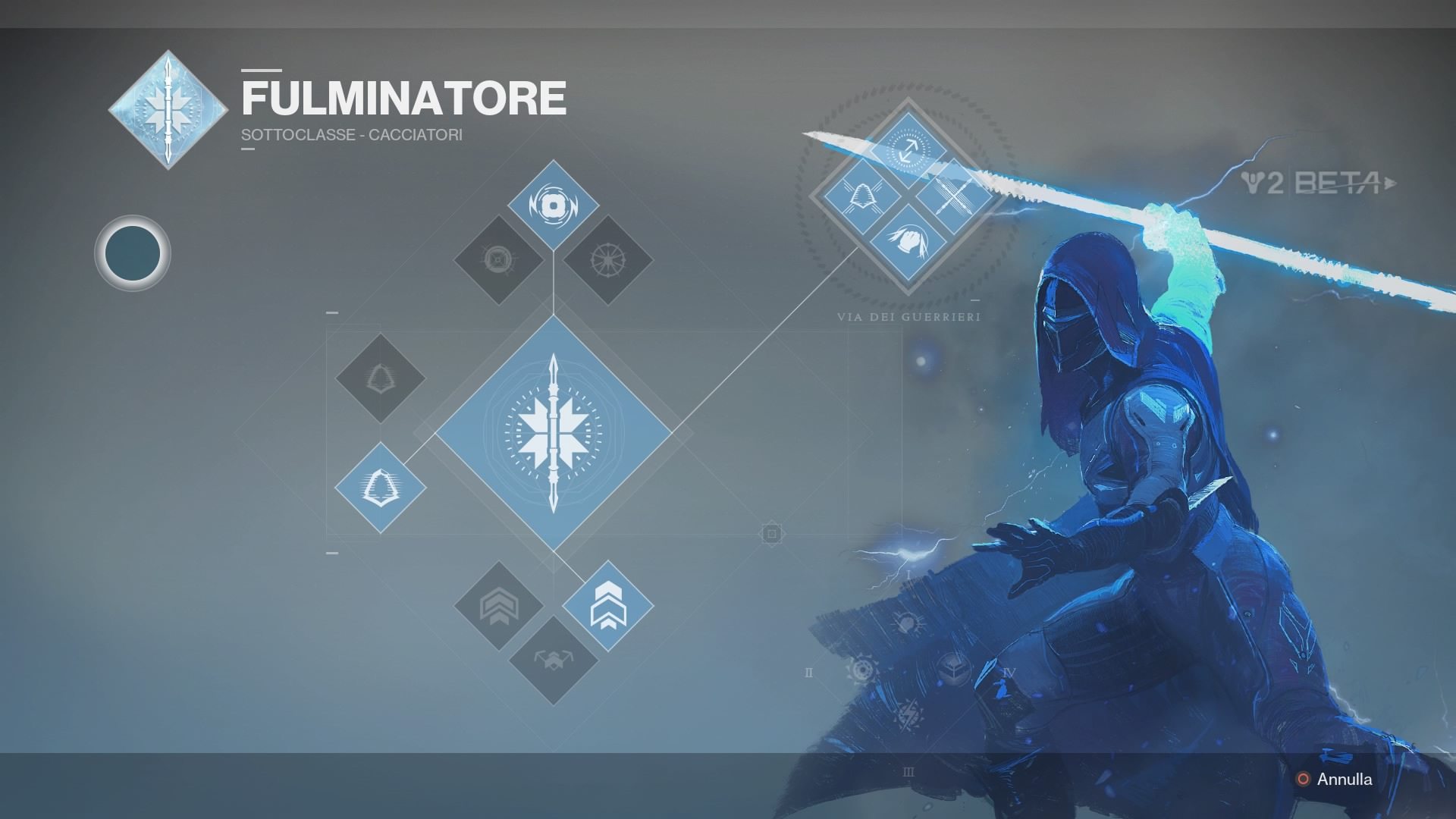
Task: Select the central Fulminatore super ability diamond
Action: point(554,433)
